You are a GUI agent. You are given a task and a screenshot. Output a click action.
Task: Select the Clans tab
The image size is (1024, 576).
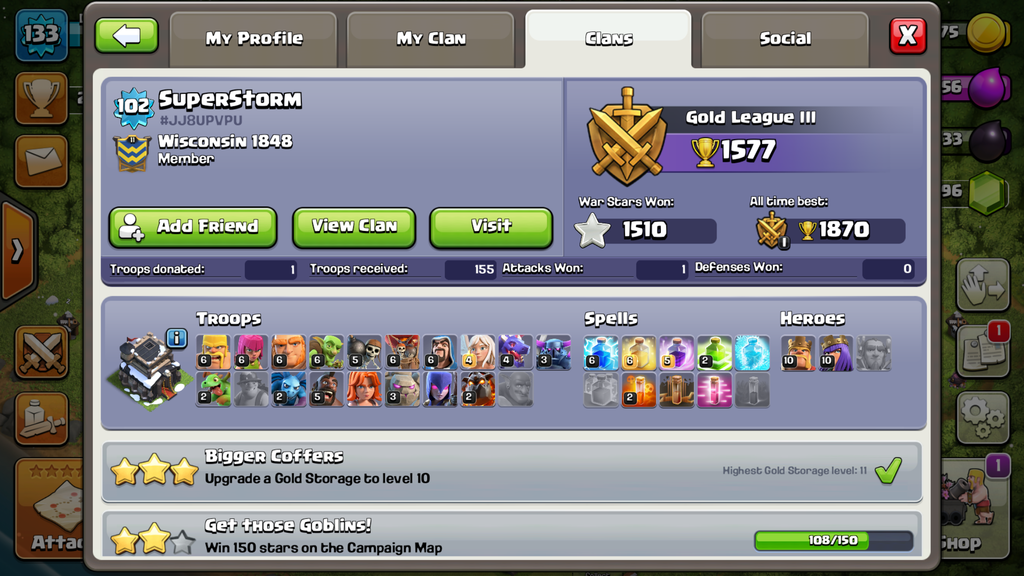pyautogui.click(x=608, y=39)
